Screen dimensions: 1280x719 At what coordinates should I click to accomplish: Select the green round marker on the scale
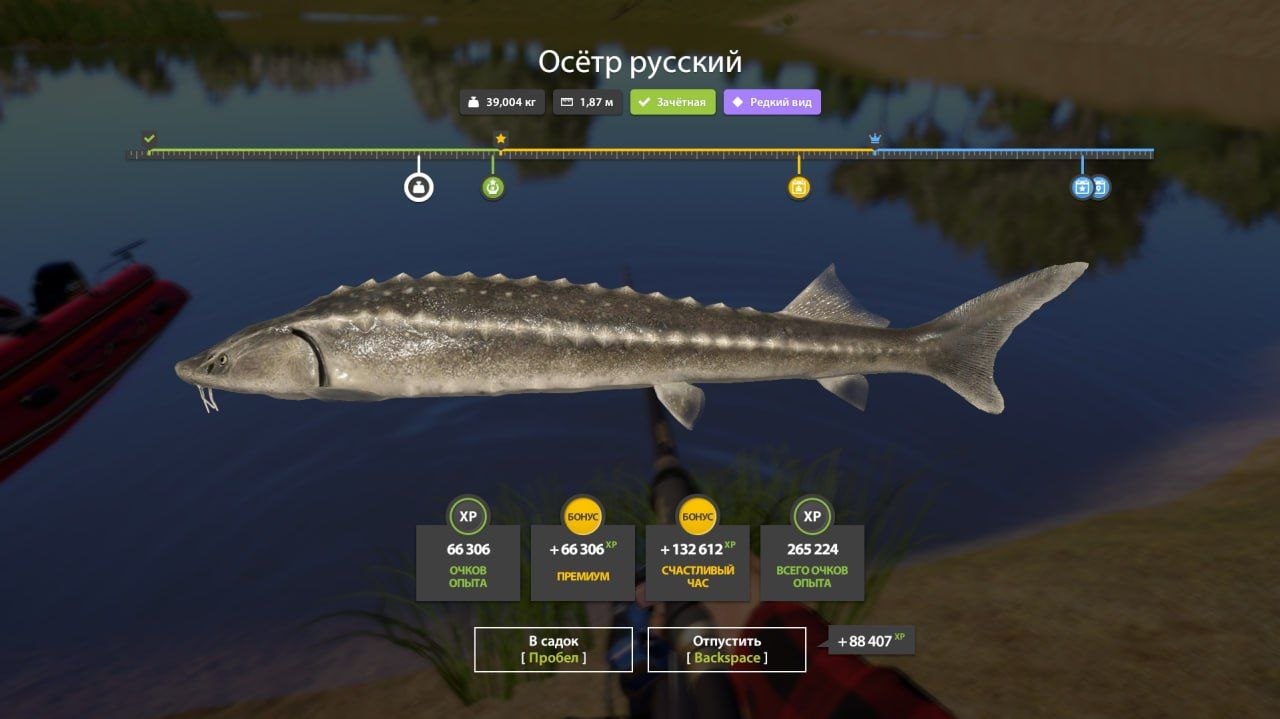coord(493,187)
